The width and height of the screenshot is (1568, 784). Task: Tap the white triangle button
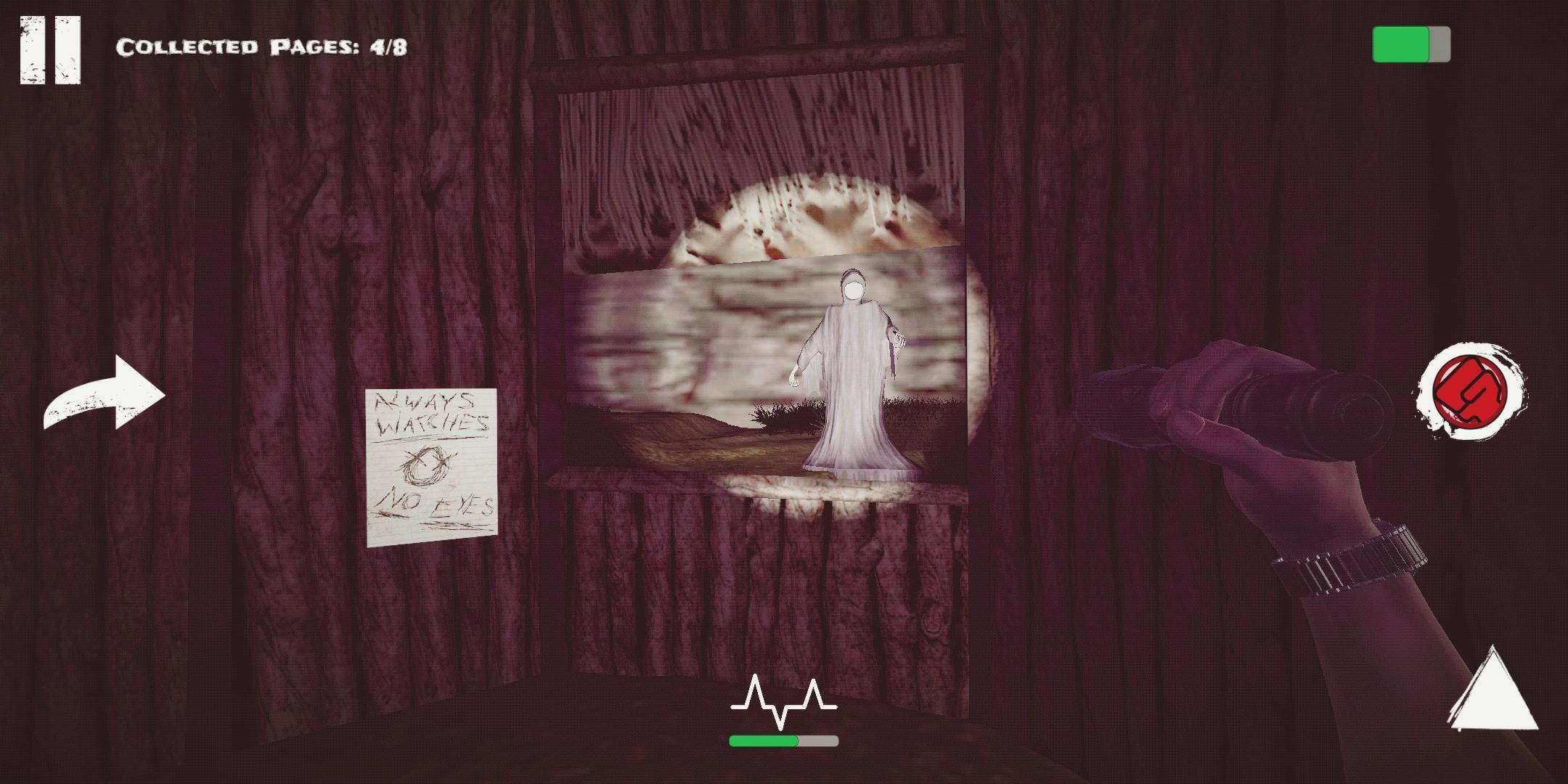coord(1493,691)
